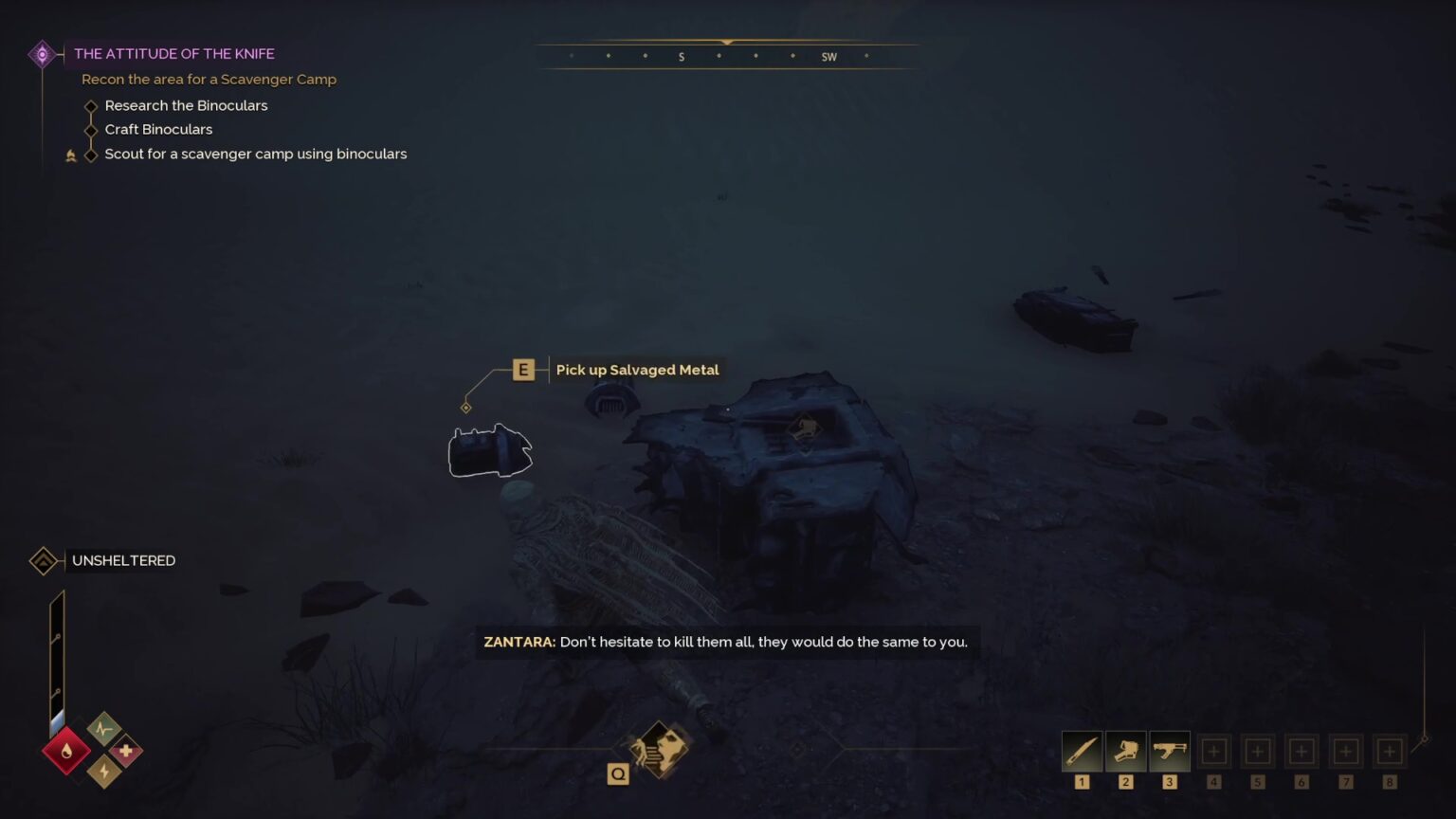Screen dimensions: 1456x819
Task: Click the outlined salvaged metal debris
Action: (489, 452)
